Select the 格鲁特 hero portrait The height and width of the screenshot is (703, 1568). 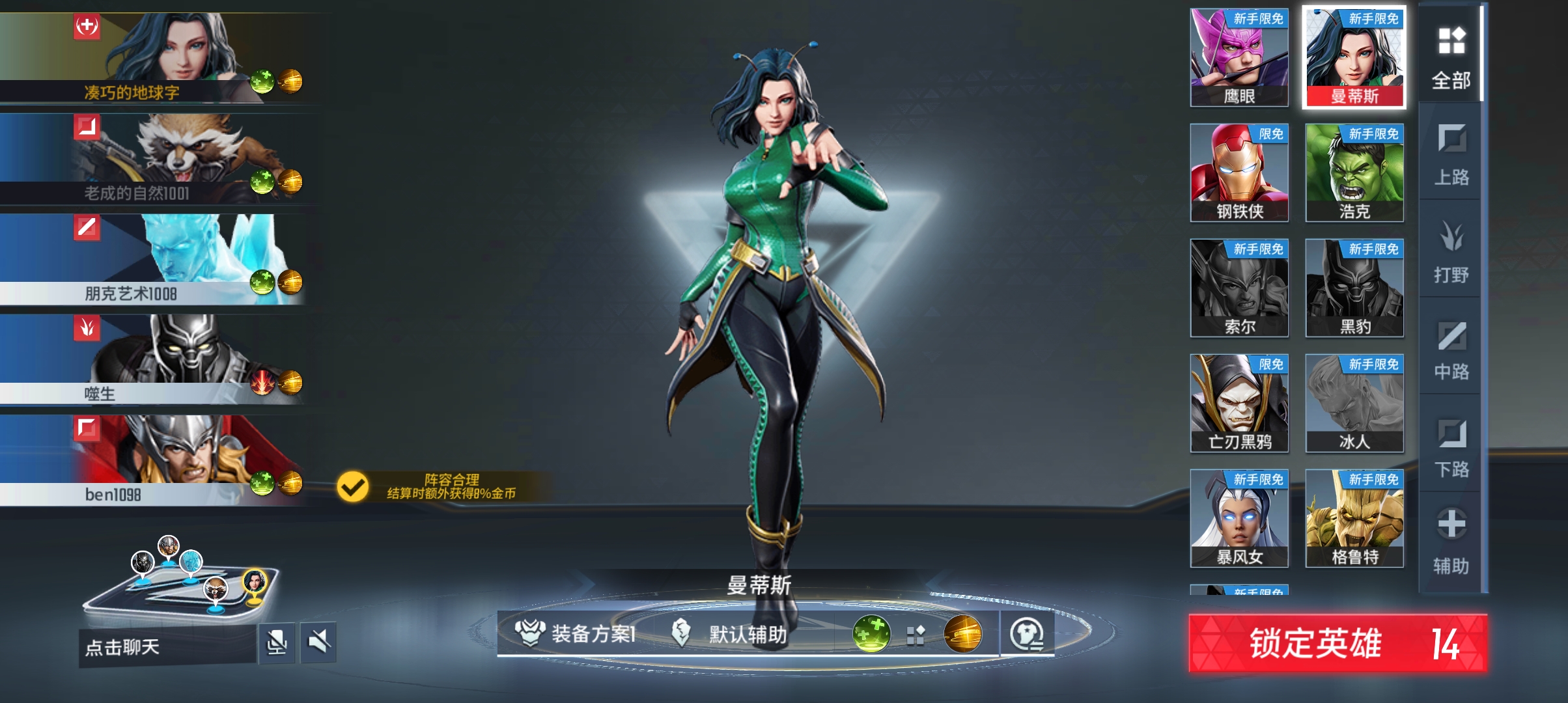[1354, 518]
